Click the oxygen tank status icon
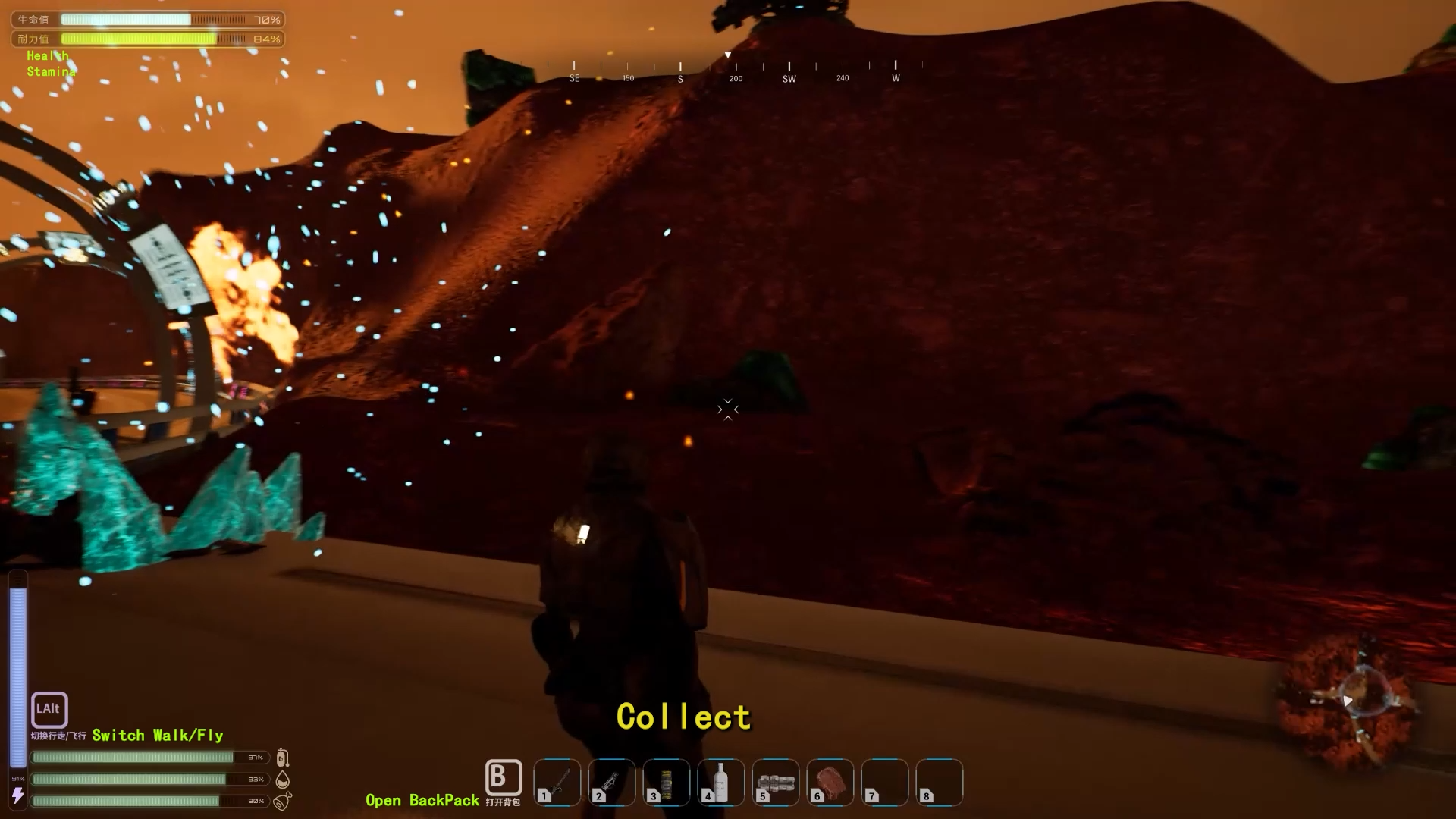 coord(284,757)
